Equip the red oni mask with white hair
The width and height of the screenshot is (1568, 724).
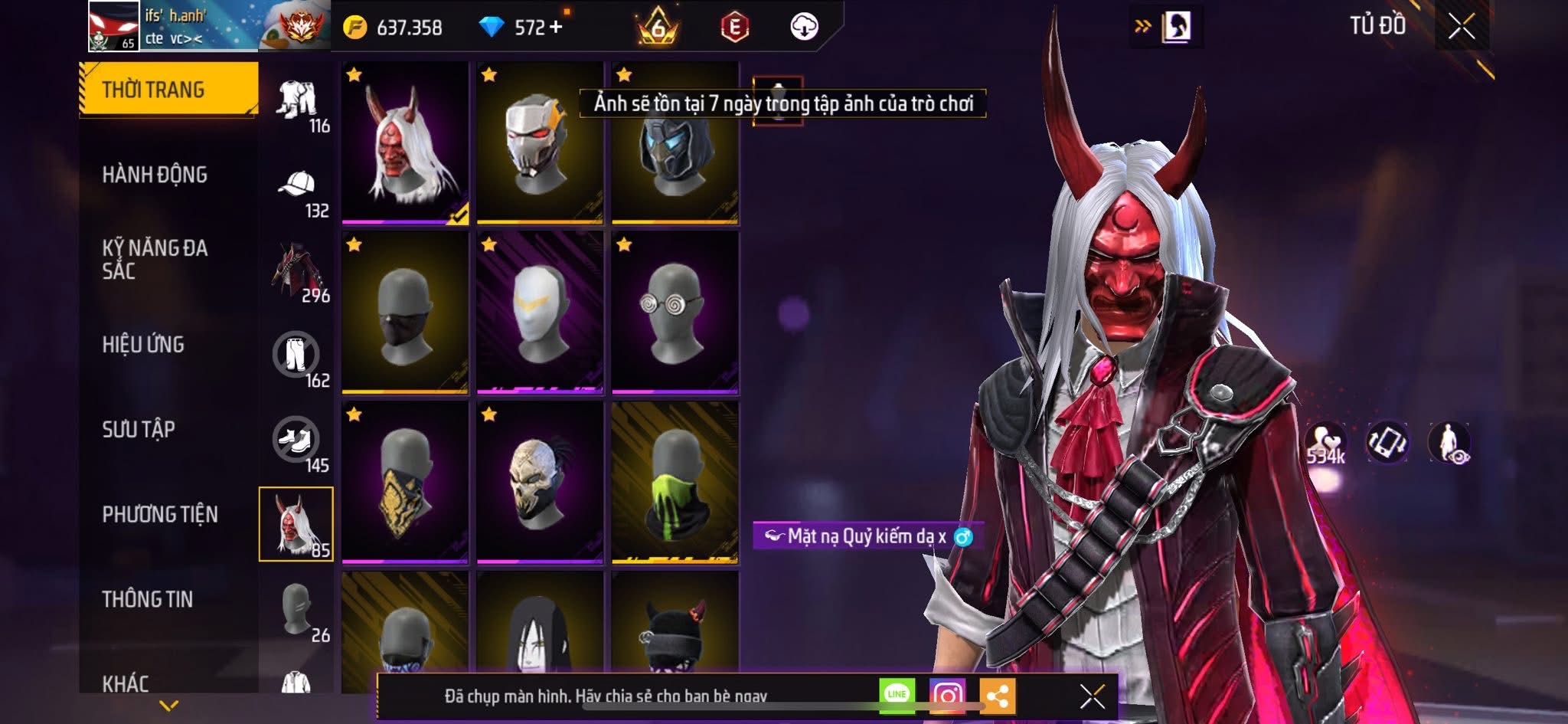405,143
